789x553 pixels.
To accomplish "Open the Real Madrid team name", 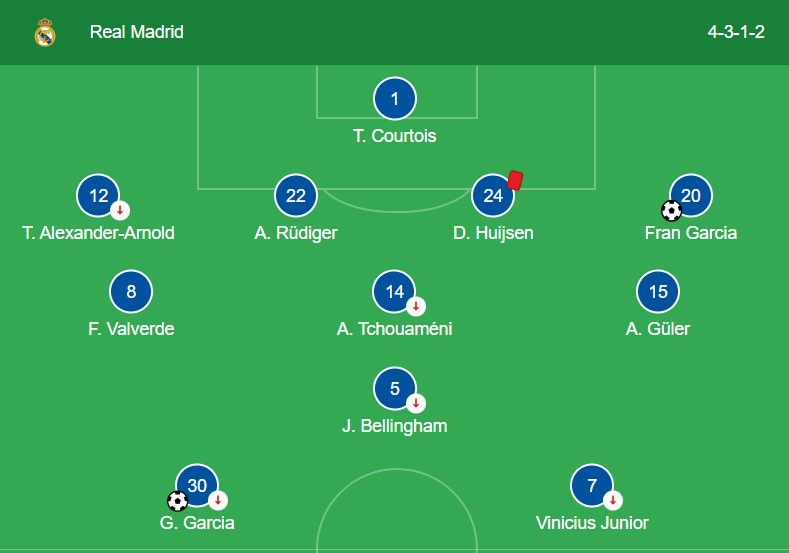I will coord(137,32).
